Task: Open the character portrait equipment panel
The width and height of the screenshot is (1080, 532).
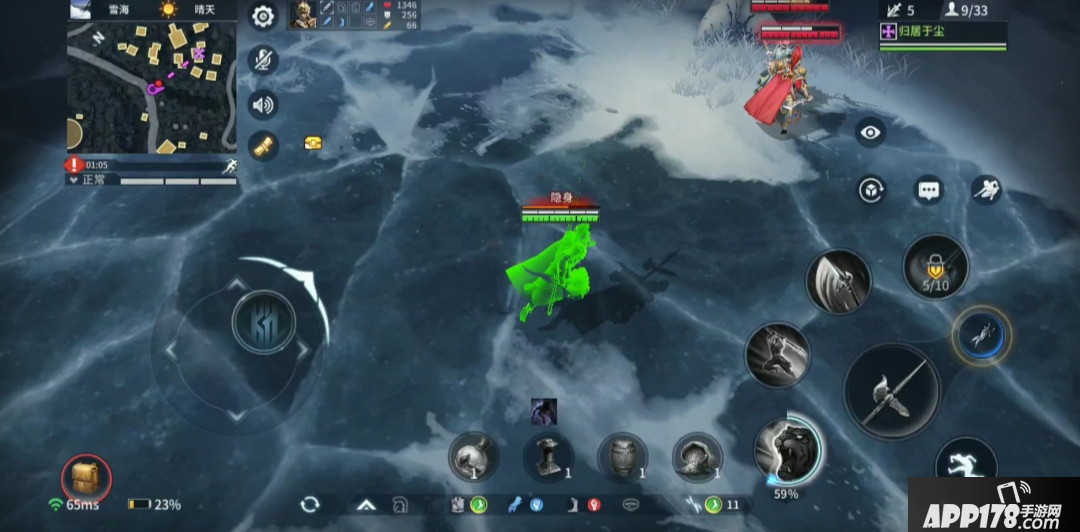Action: [302, 14]
